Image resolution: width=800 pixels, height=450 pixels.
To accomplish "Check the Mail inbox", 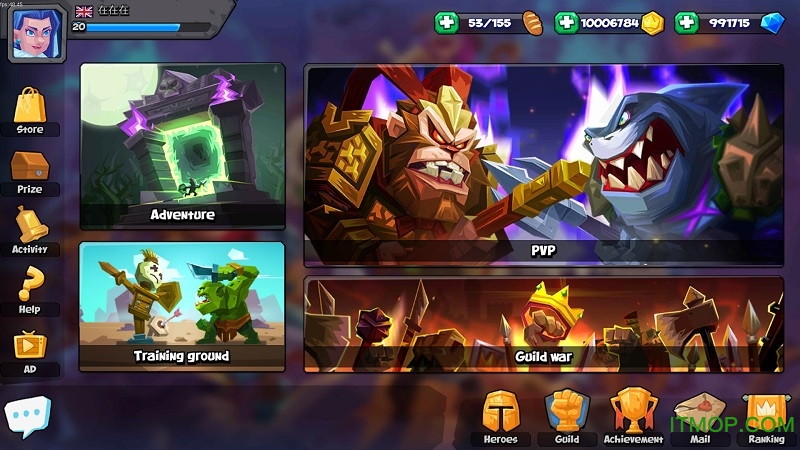I will pyautogui.click(x=699, y=415).
